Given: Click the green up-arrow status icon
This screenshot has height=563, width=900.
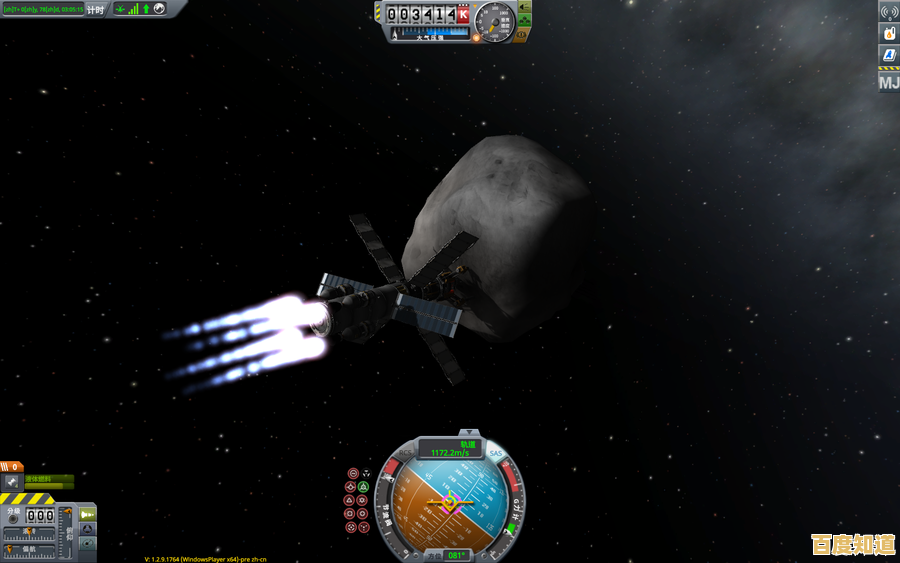Looking at the screenshot, I should pos(146,9).
